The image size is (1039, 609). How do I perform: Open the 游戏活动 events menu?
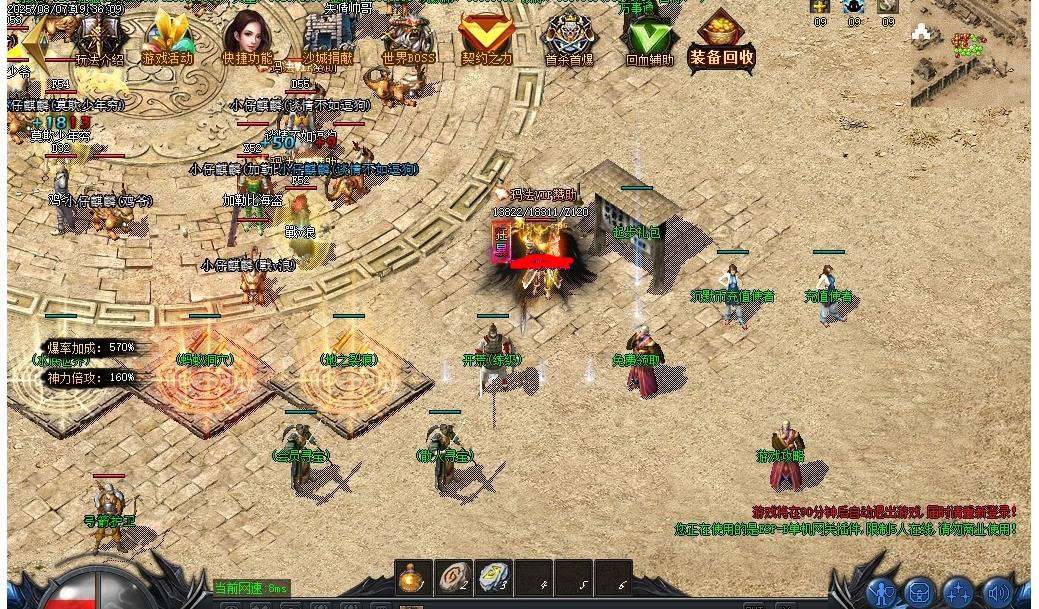167,40
